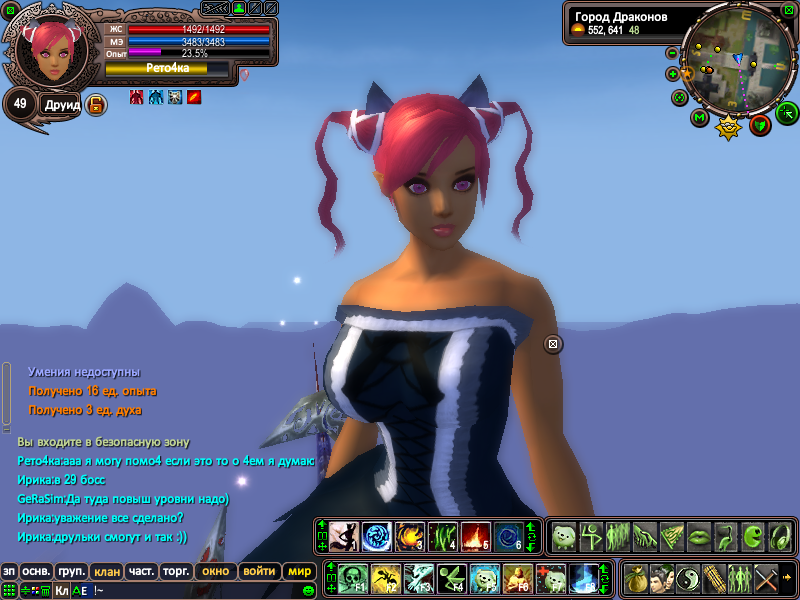Image resolution: width=800 pixels, height=600 pixels.
Task: Close the minimap panel
Action: pyautogui.click(x=789, y=10)
